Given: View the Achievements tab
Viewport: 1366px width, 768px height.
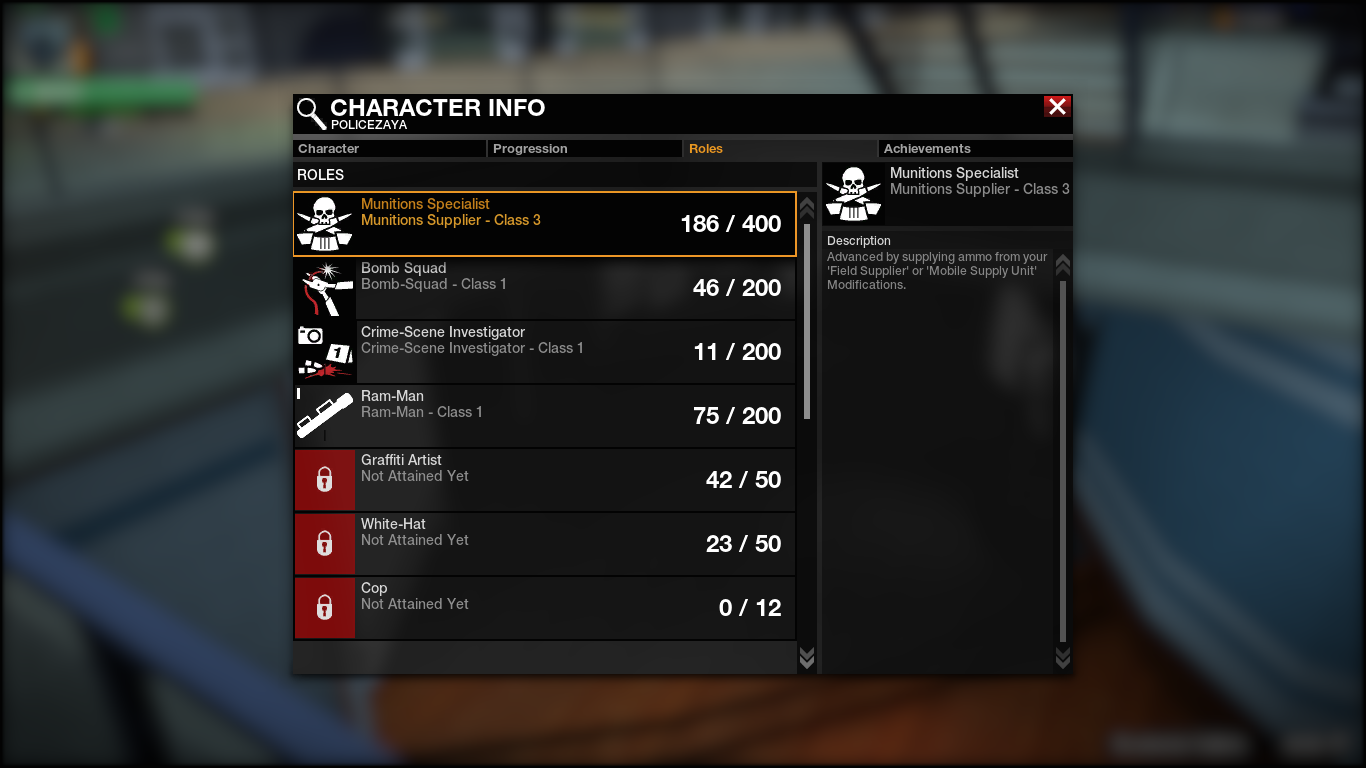Looking at the screenshot, I should click(x=974, y=149).
